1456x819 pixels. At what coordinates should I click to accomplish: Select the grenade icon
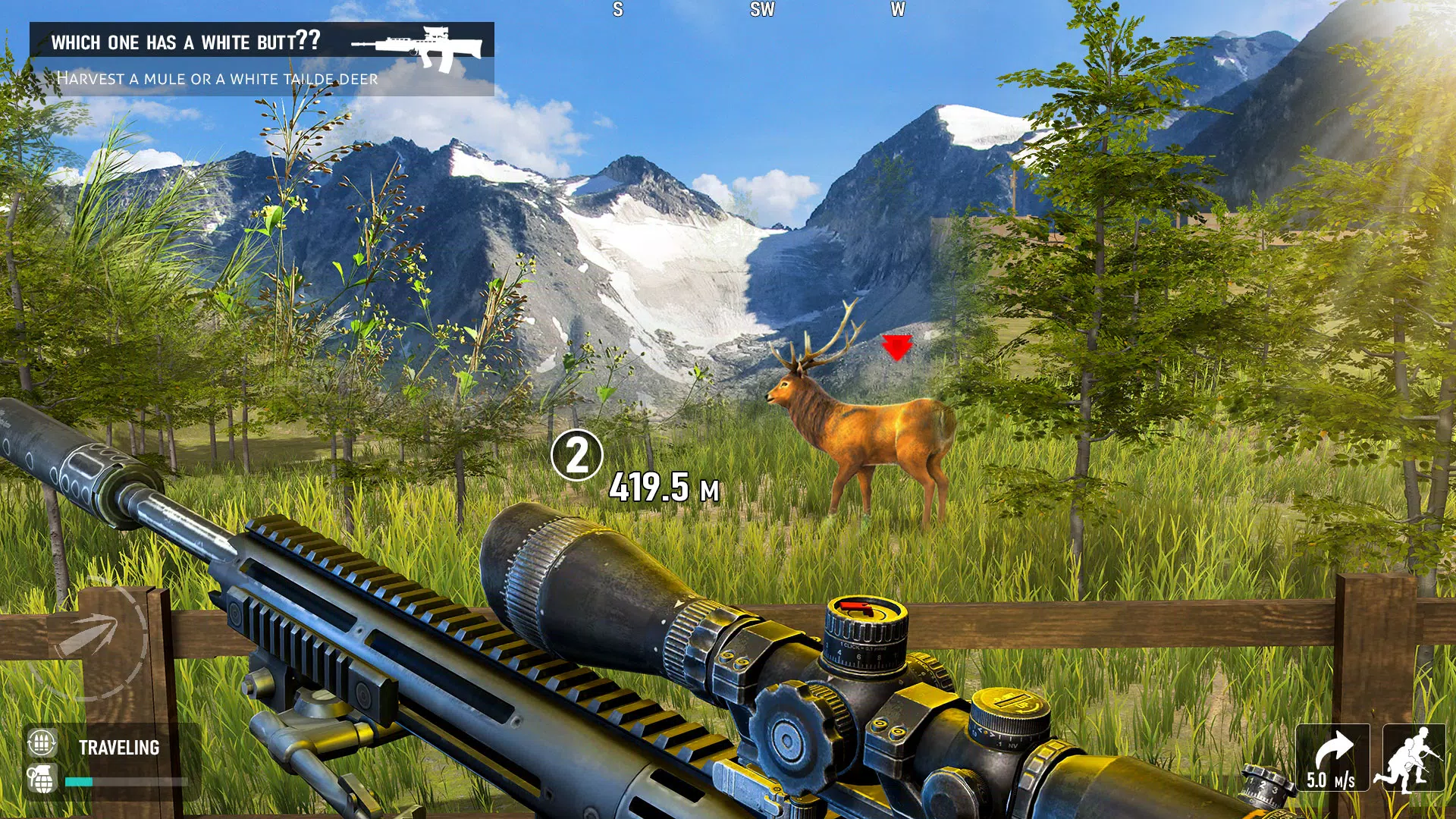tap(42, 779)
